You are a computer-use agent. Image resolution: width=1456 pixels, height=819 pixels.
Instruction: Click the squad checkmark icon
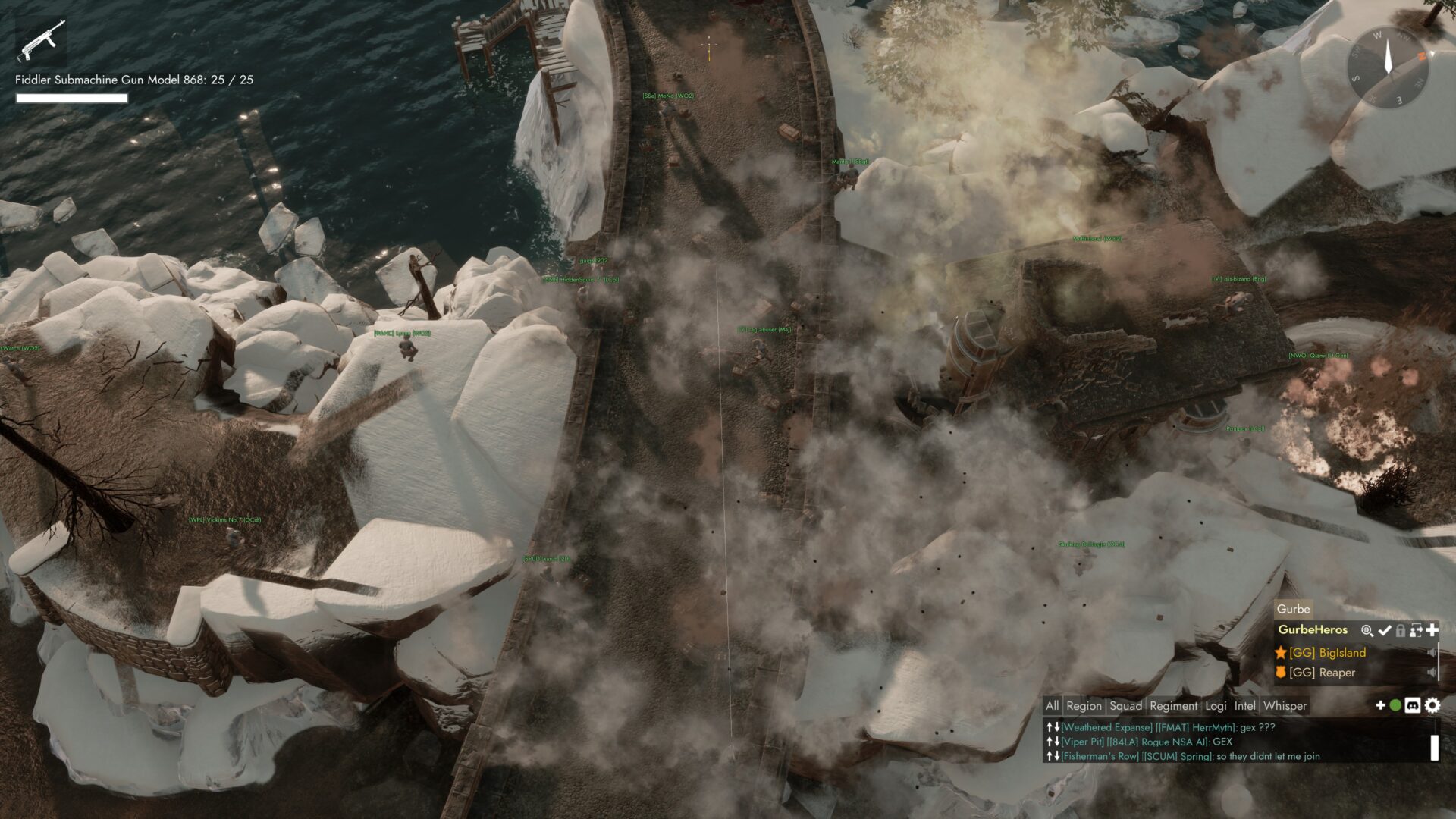[x=1385, y=630]
